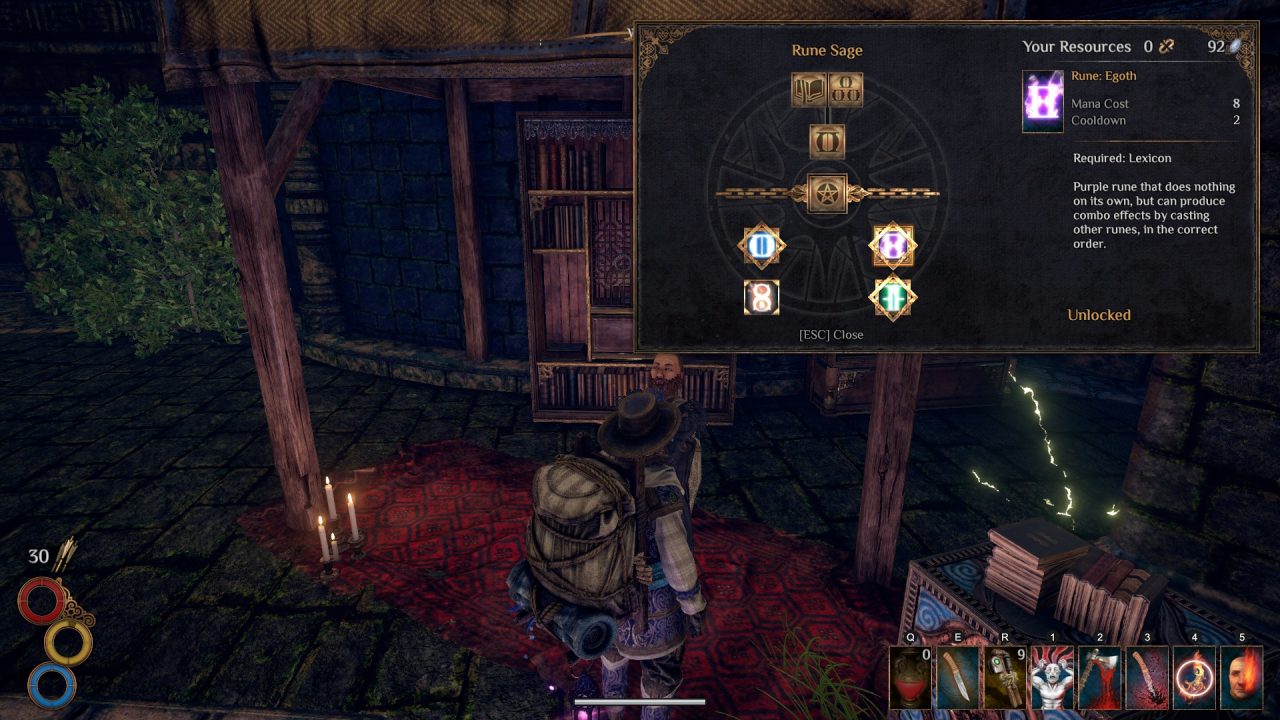Image resolution: width=1280 pixels, height=720 pixels.
Task: Activate the bloody axe skill
Action: point(1100,679)
